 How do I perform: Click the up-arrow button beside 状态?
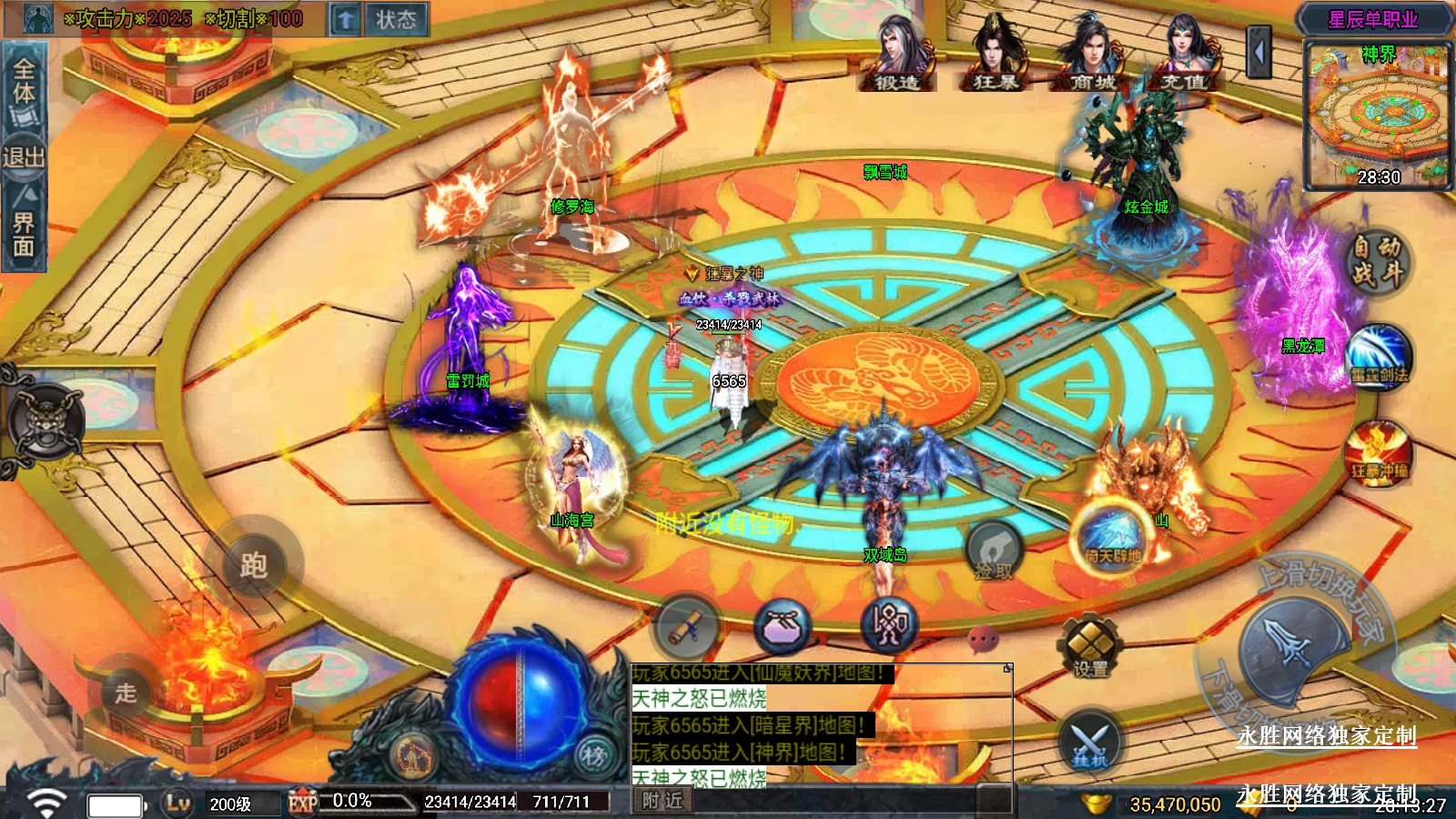coord(345,19)
